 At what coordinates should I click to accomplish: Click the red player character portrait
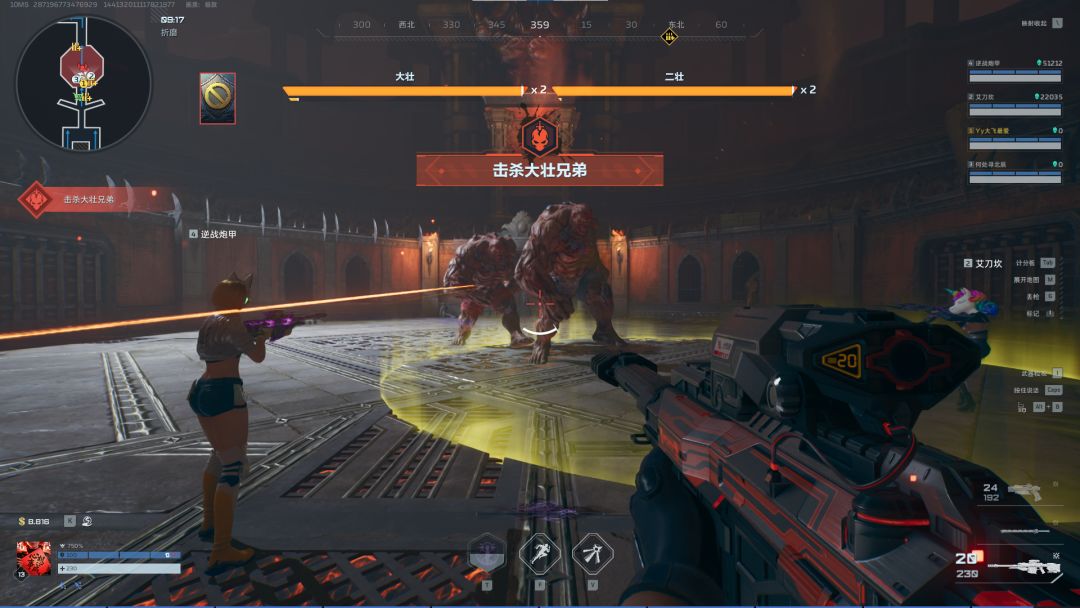[34, 558]
